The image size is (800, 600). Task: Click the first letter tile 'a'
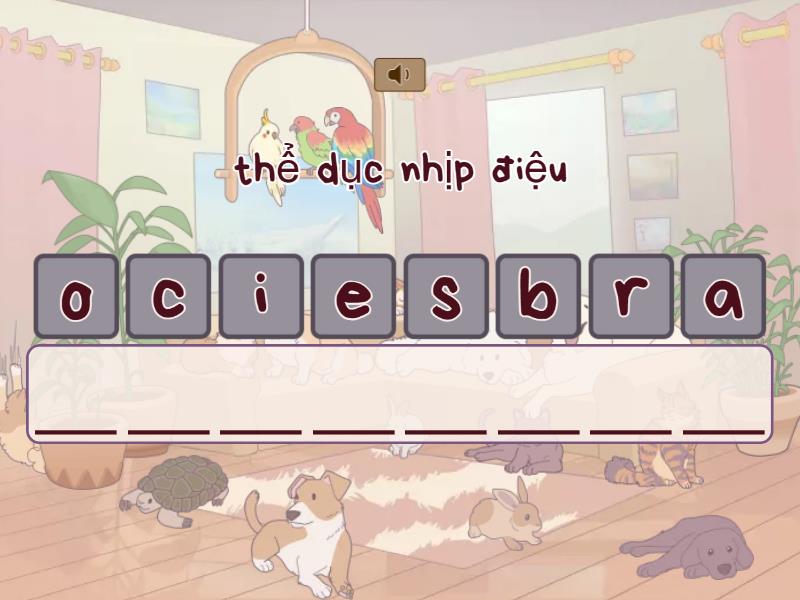pyautogui.click(x=723, y=296)
